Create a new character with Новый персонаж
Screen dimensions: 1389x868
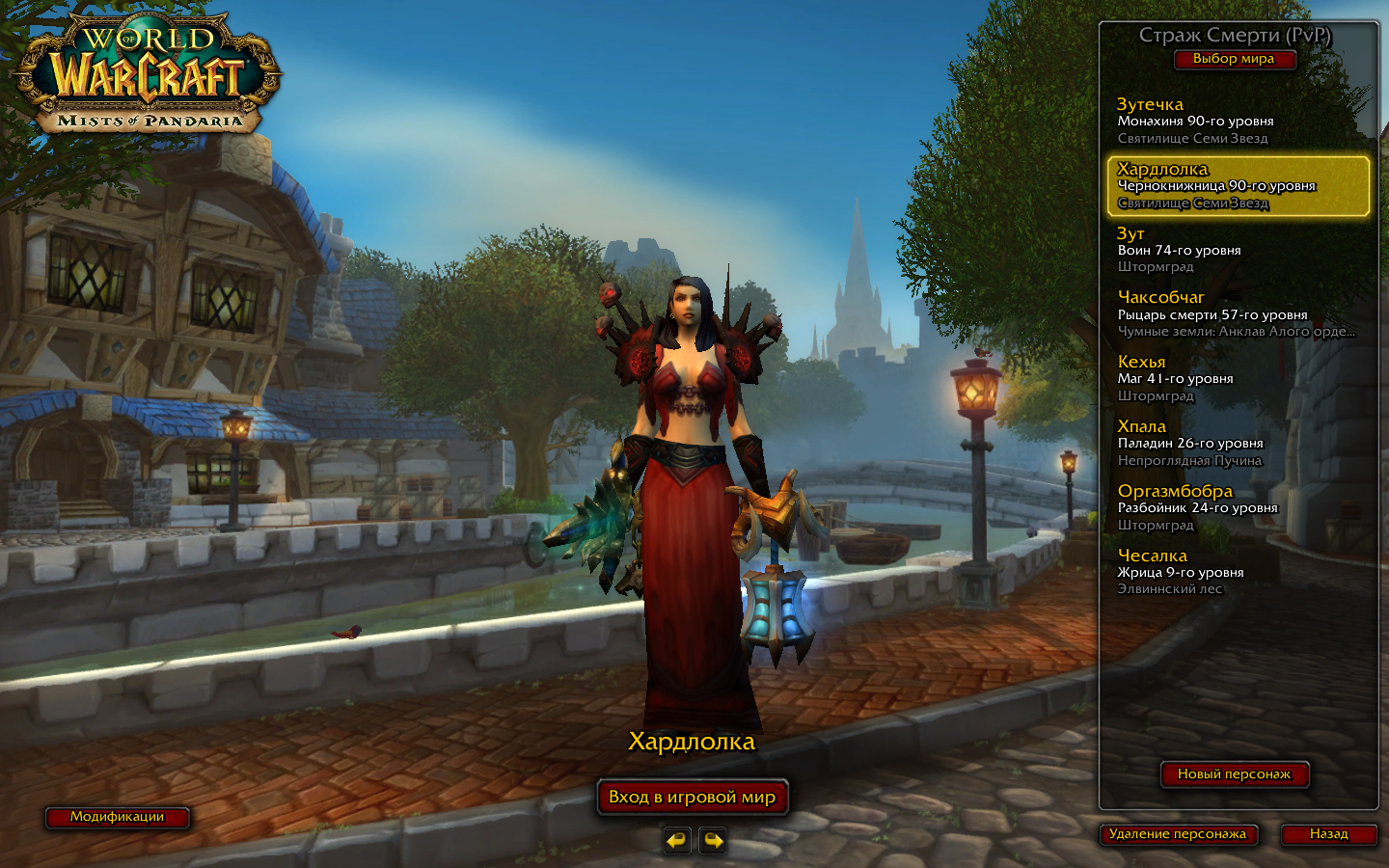click(x=1234, y=774)
